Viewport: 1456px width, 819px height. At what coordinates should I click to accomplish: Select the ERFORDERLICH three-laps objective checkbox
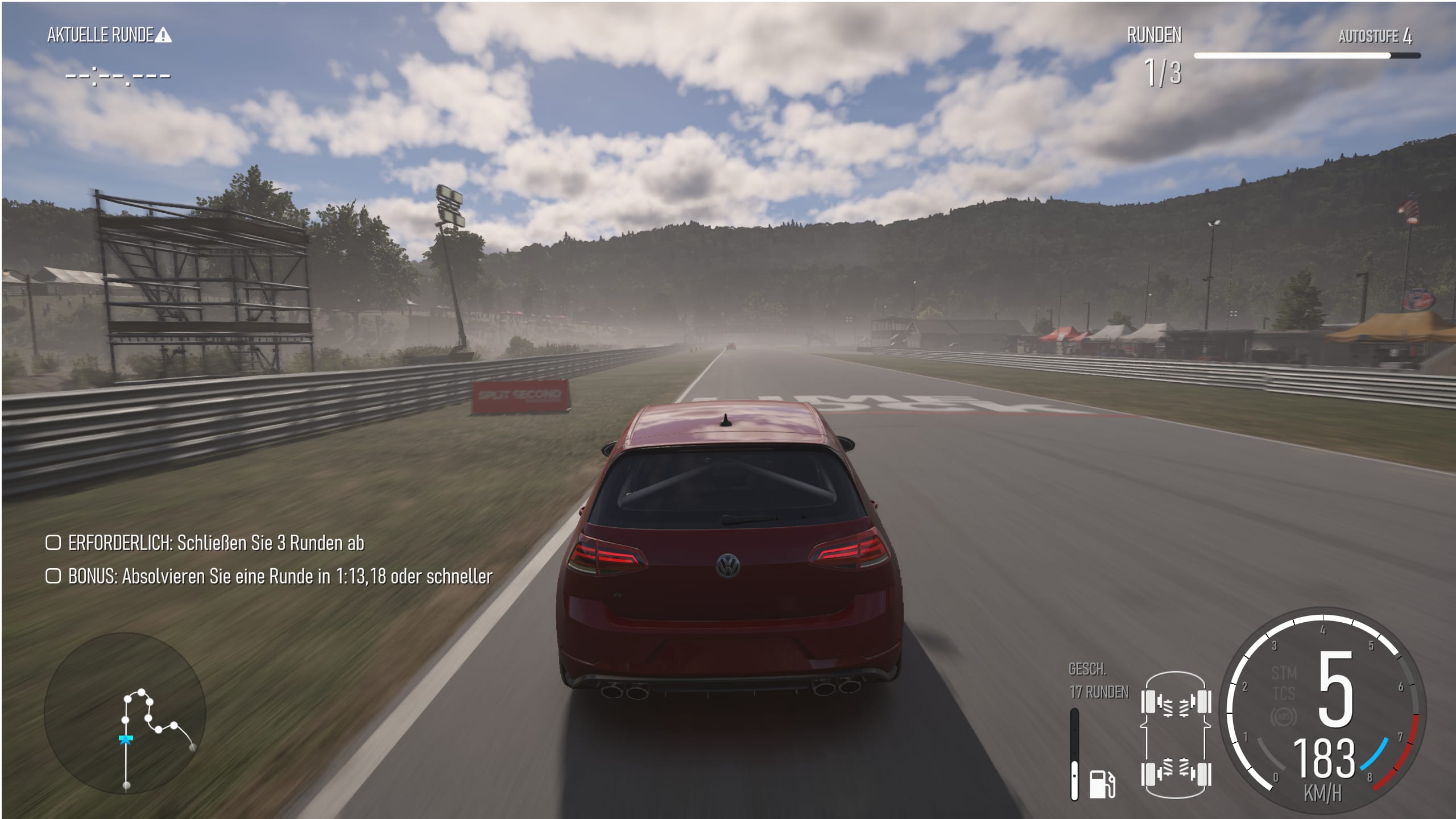[53, 543]
